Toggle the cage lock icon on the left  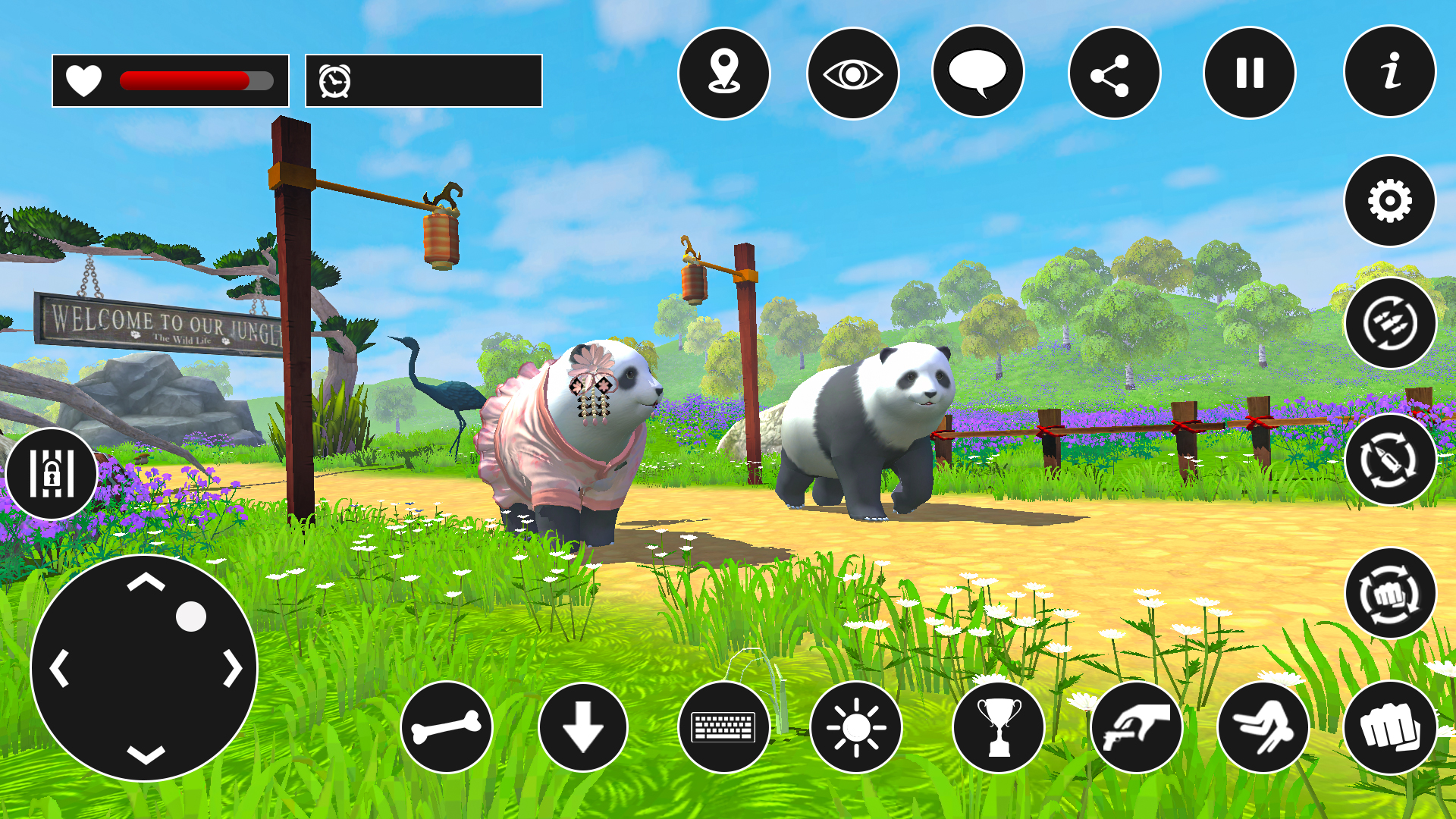(51, 473)
